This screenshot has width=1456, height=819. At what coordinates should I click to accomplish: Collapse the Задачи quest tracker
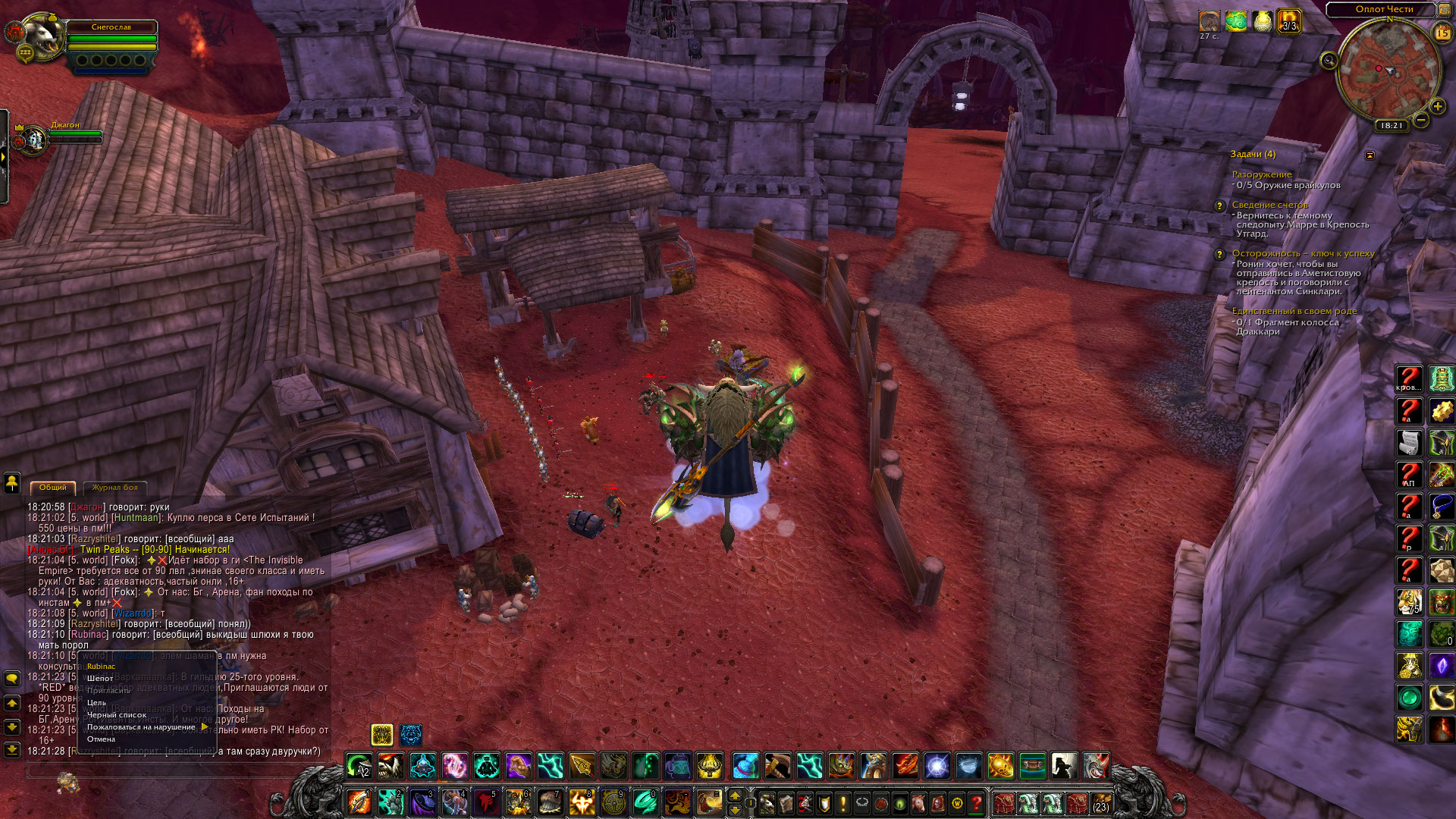(x=1370, y=155)
